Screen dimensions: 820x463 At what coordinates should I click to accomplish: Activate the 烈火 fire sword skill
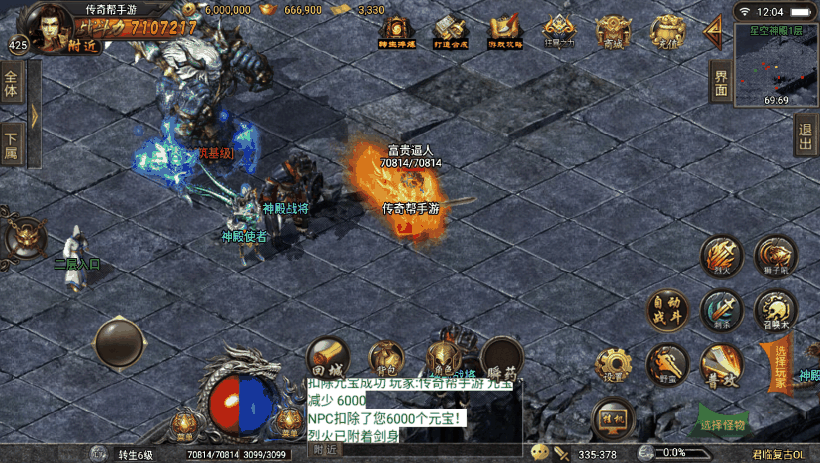(x=720, y=257)
